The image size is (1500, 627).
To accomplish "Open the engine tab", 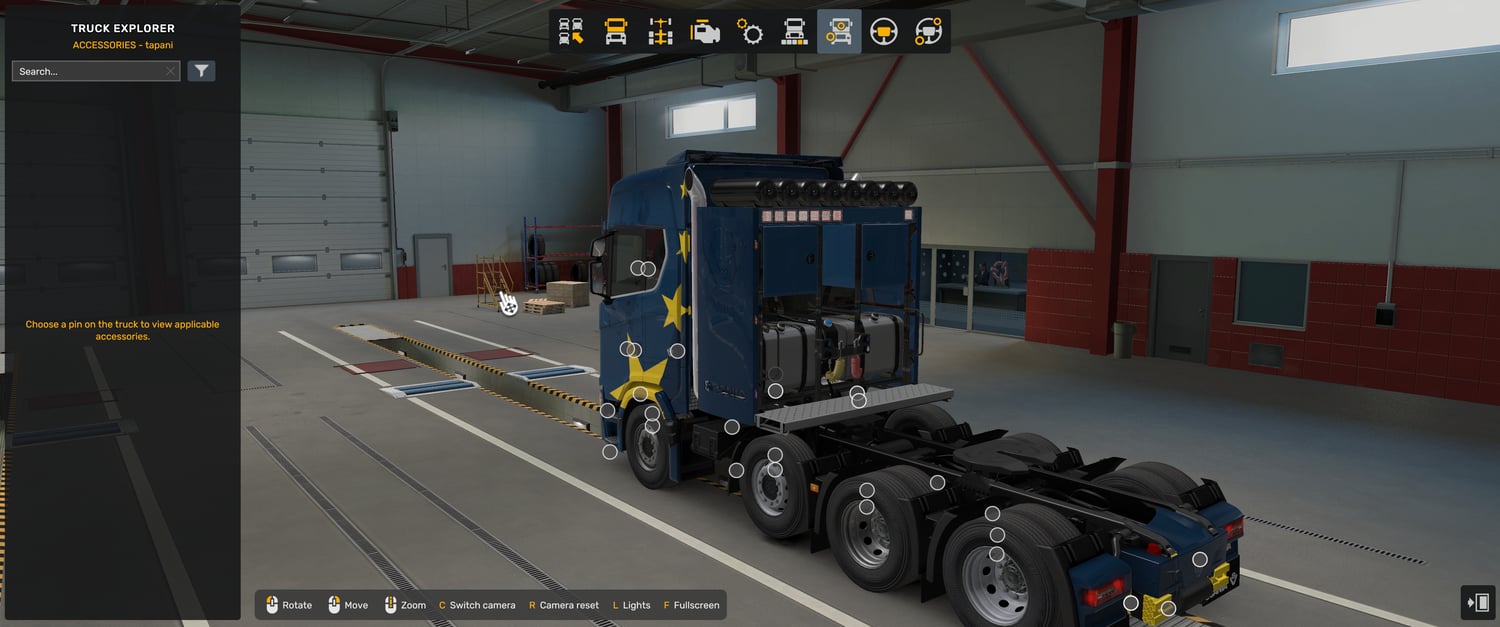I will point(705,32).
